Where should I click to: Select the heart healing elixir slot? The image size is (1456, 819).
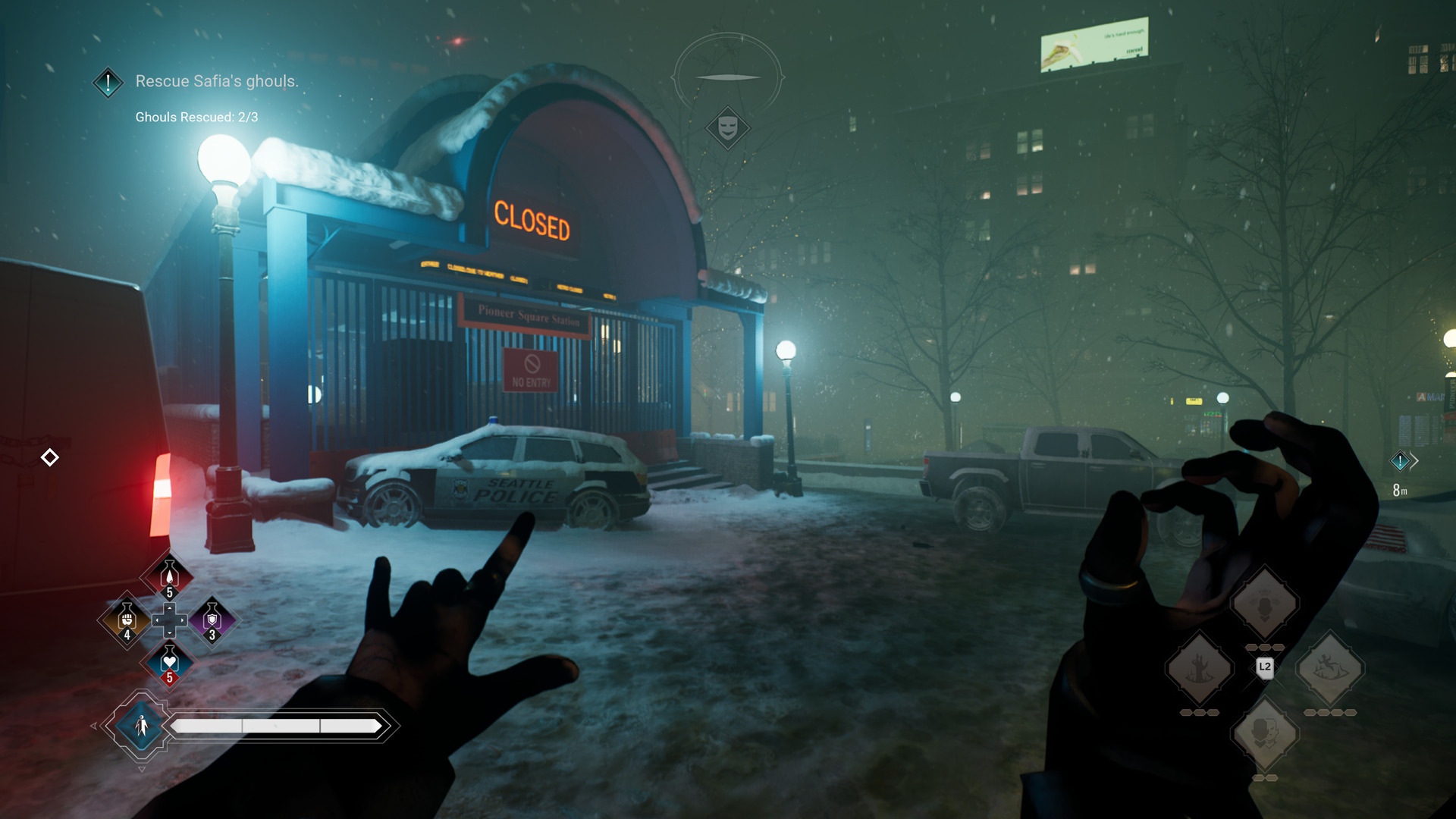click(x=169, y=663)
